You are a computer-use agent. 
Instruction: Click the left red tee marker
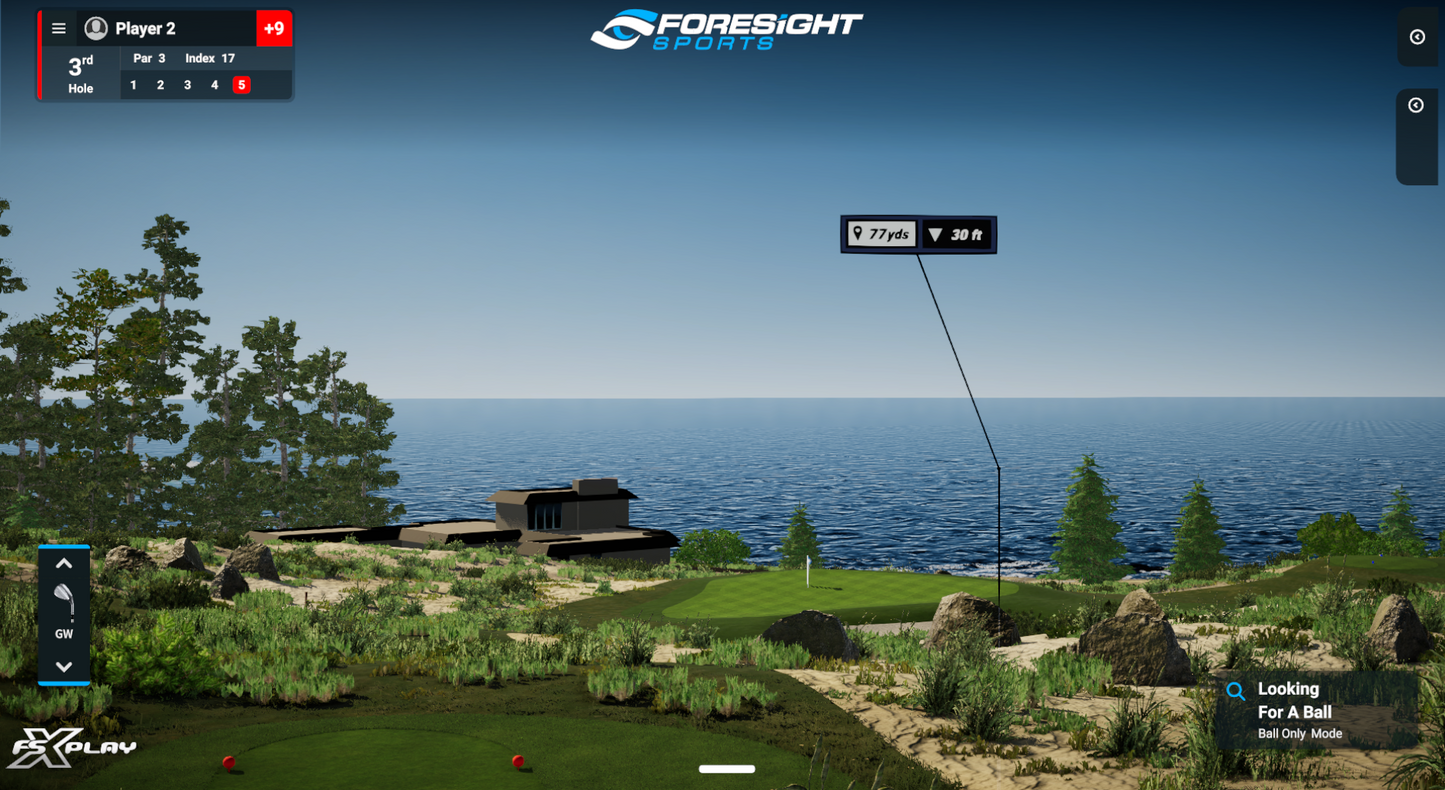pyautogui.click(x=228, y=761)
